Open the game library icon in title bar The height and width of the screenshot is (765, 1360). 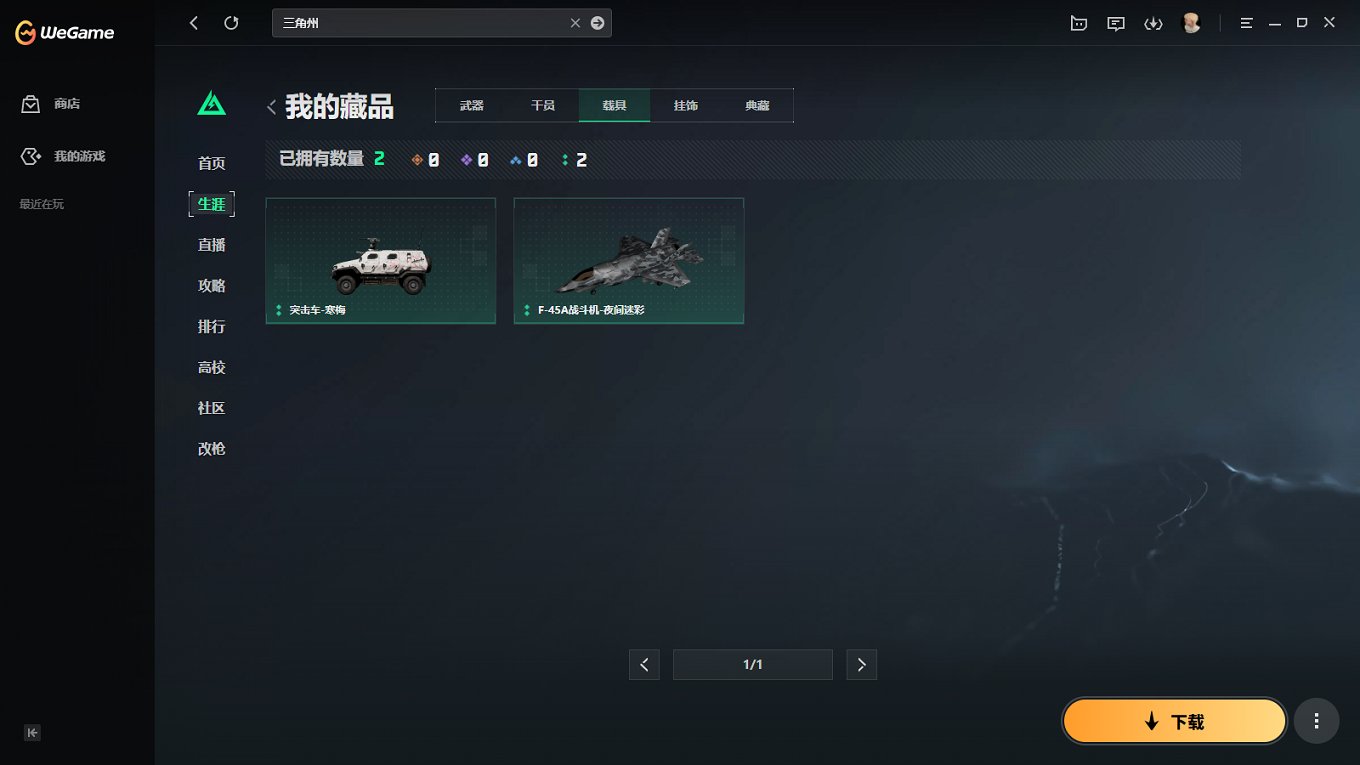click(1079, 22)
